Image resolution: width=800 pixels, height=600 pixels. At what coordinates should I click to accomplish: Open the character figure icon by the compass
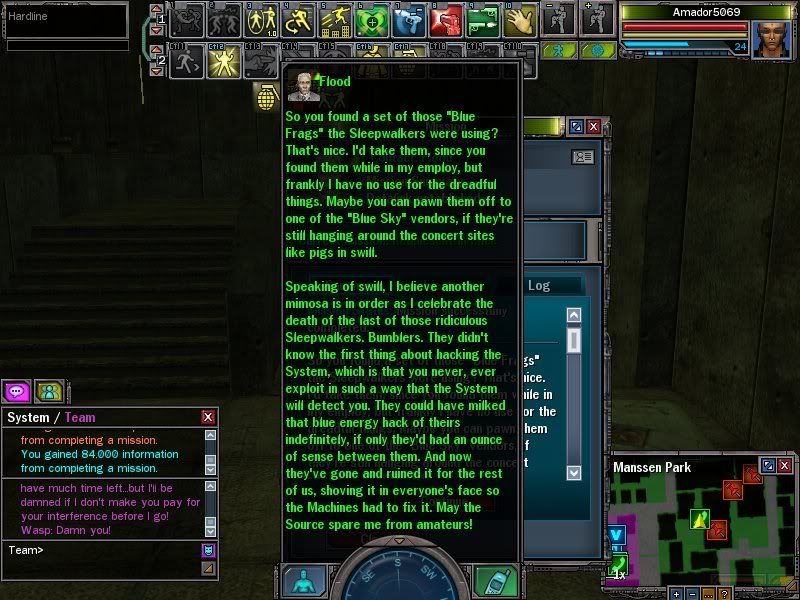click(x=304, y=582)
